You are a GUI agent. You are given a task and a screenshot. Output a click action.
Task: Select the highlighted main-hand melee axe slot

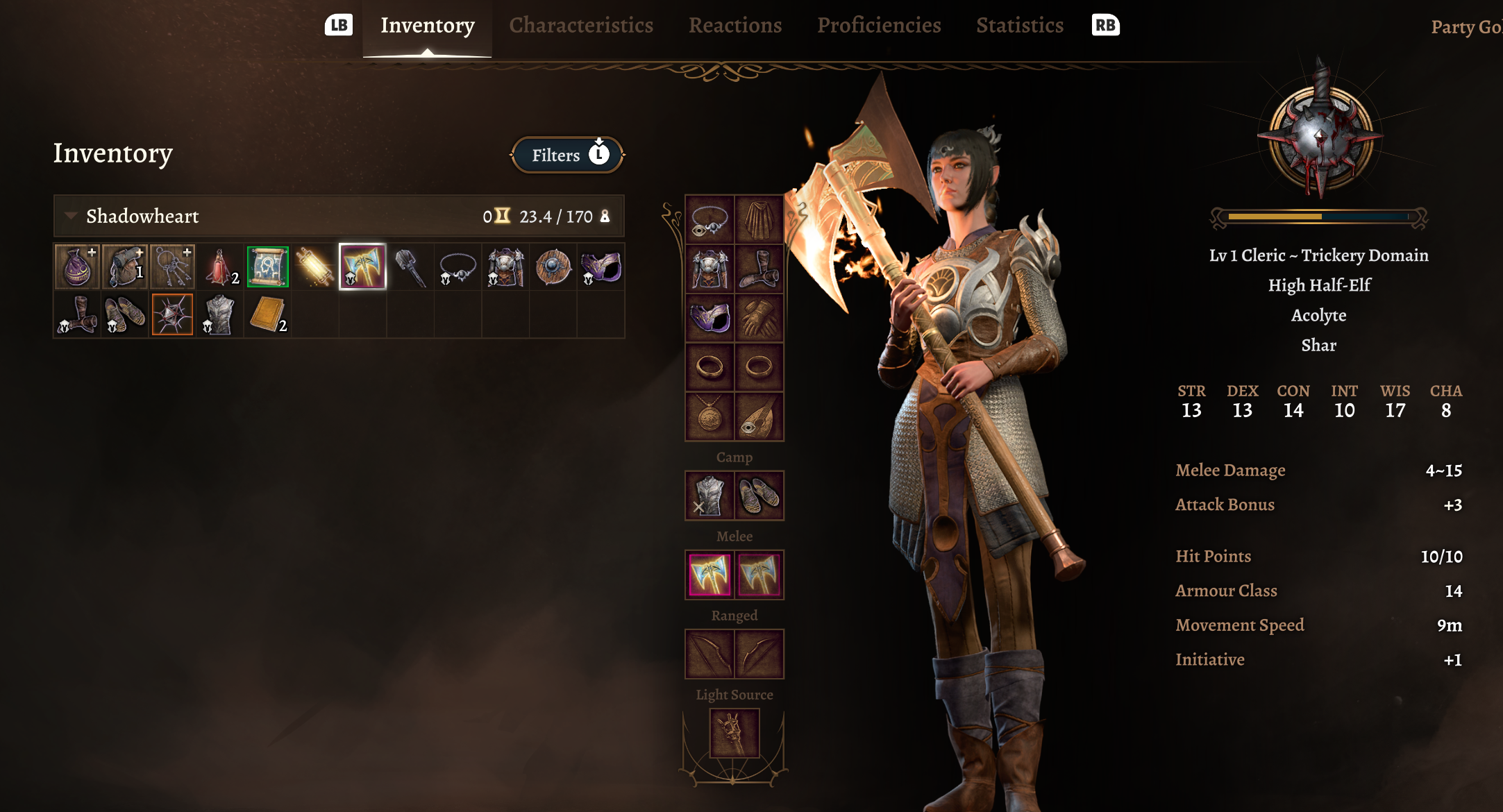(x=709, y=575)
